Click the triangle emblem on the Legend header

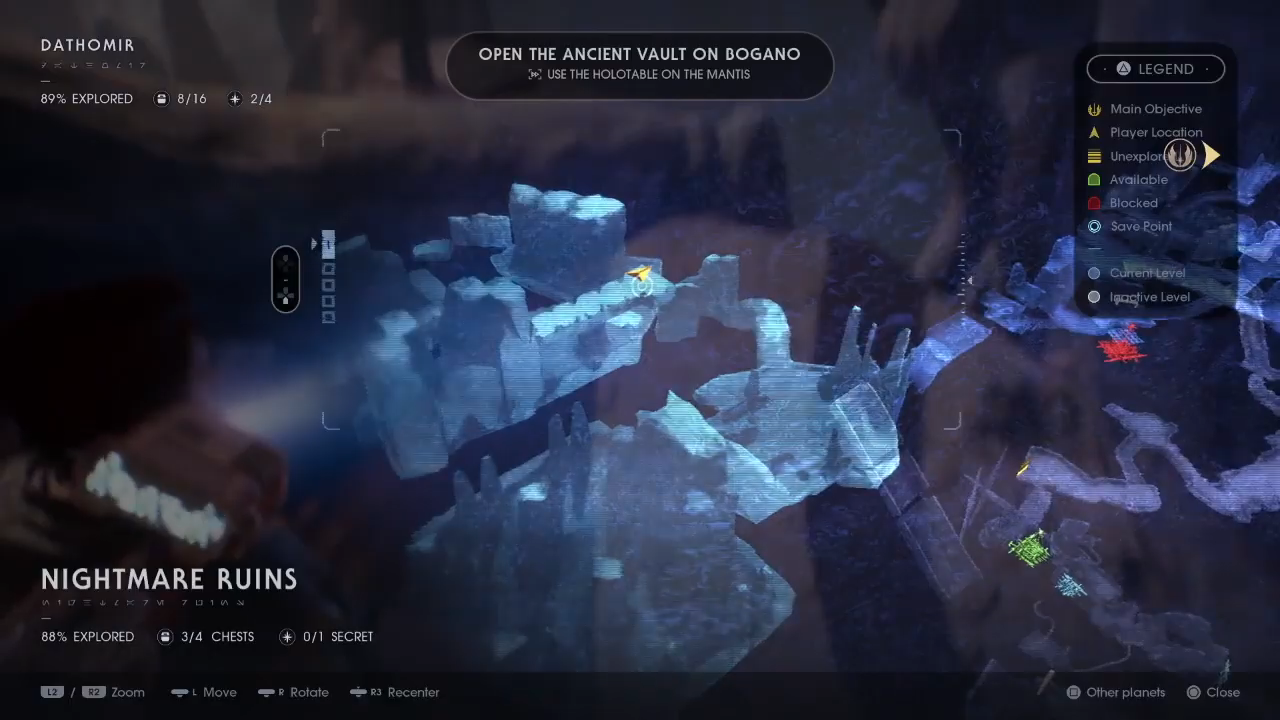coord(1122,68)
